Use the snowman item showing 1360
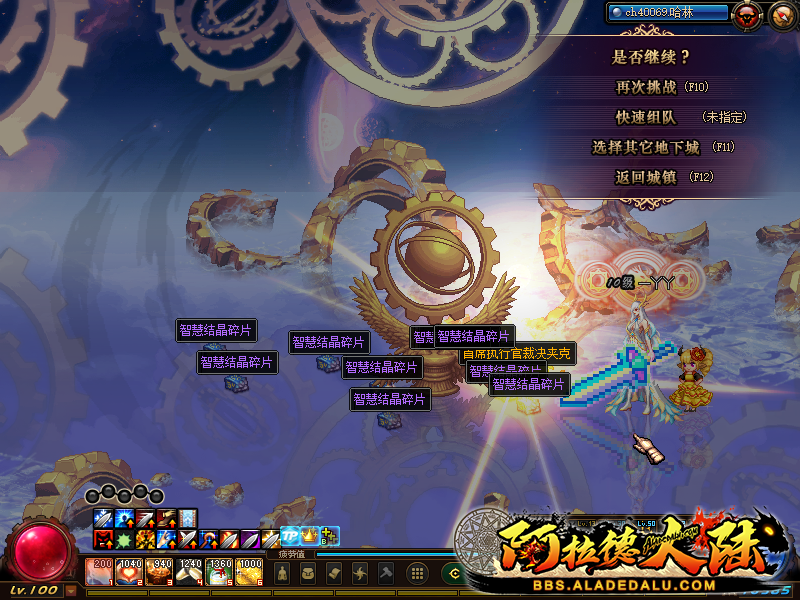 tap(219, 572)
